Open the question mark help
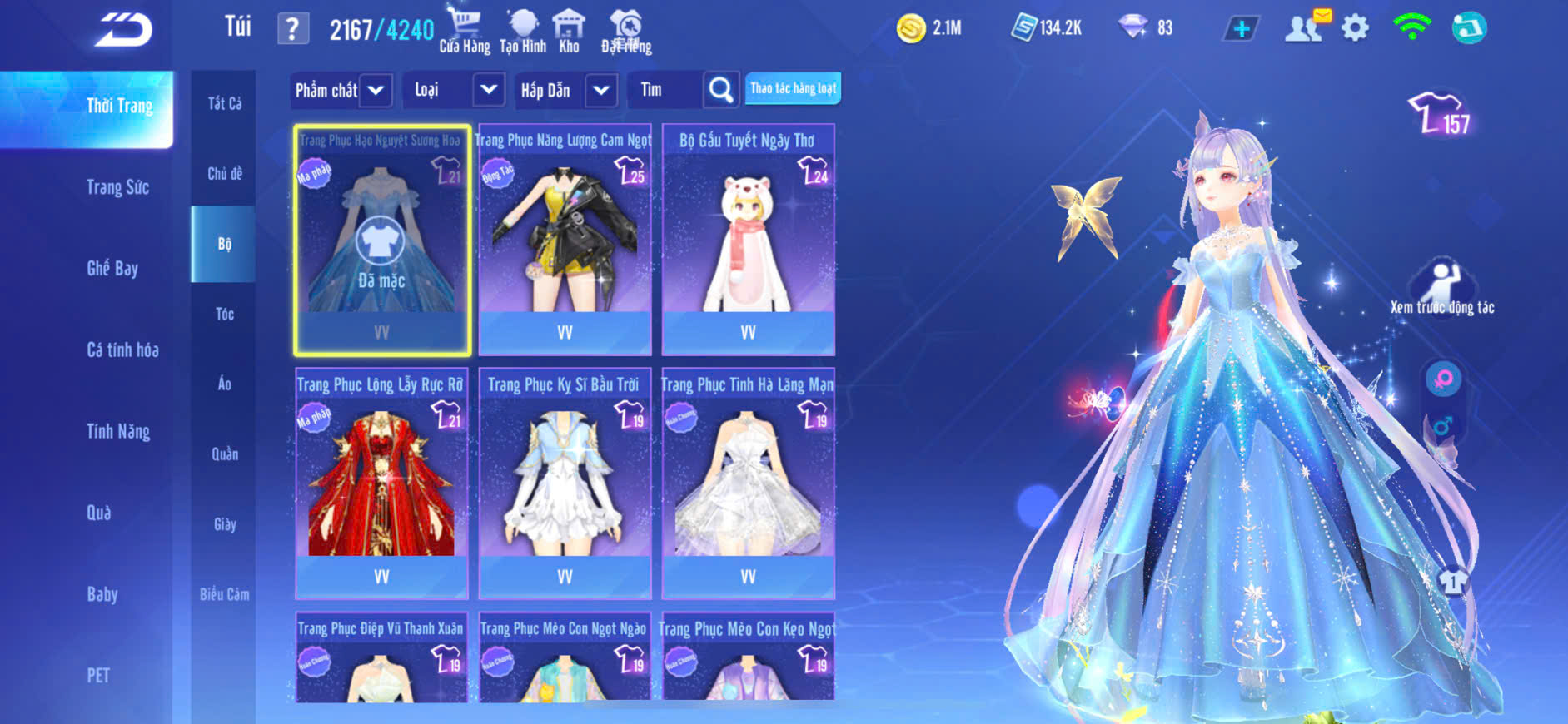 (292, 29)
